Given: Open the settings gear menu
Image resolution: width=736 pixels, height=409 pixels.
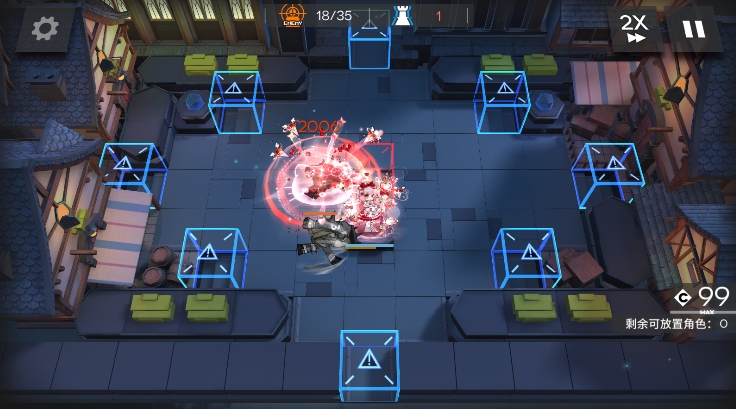Looking at the screenshot, I should point(44,29).
